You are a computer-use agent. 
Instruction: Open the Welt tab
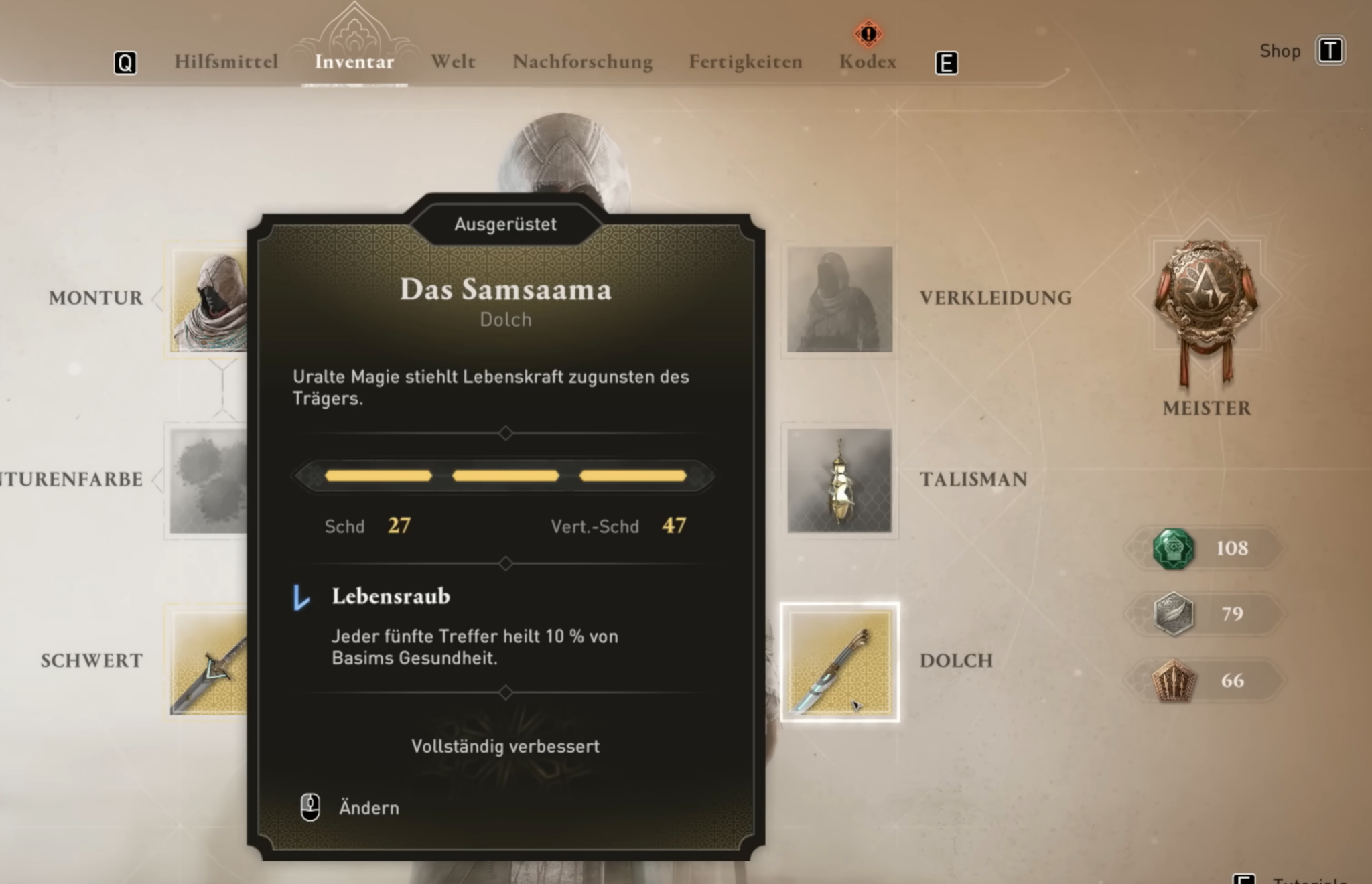pyautogui.click(x=453, y=62)
